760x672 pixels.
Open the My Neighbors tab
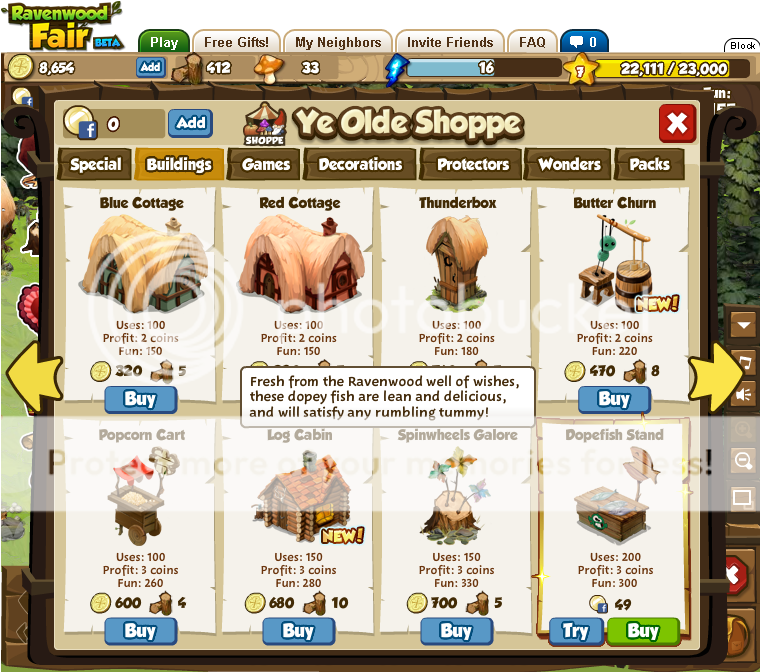[339, 43]
